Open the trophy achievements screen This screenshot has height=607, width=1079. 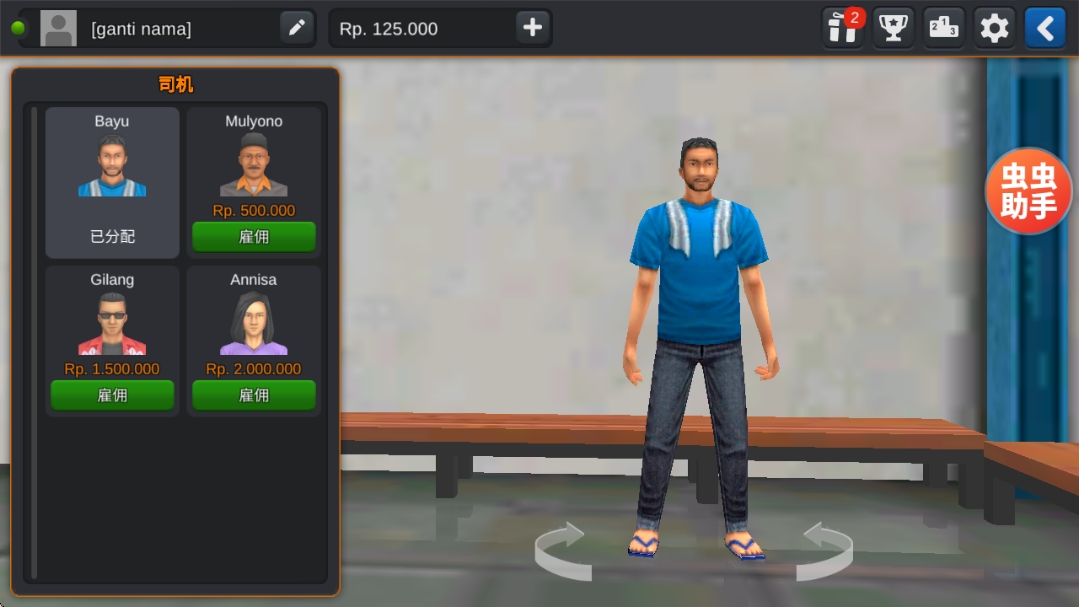(x=893, y=28)
